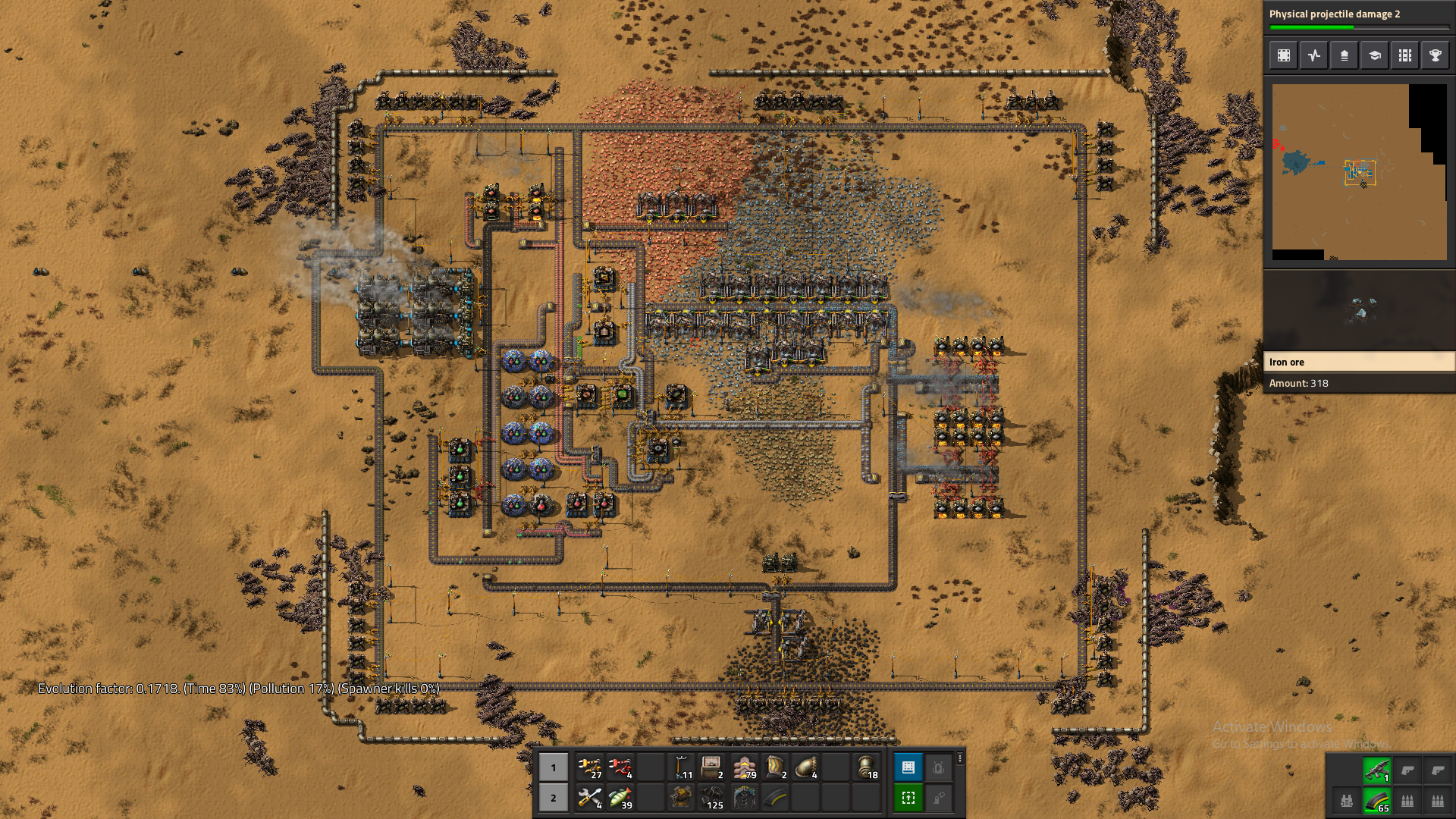Pick the yellow inserter slot with 27
1456x819 pixels.
tap(589, 767)
